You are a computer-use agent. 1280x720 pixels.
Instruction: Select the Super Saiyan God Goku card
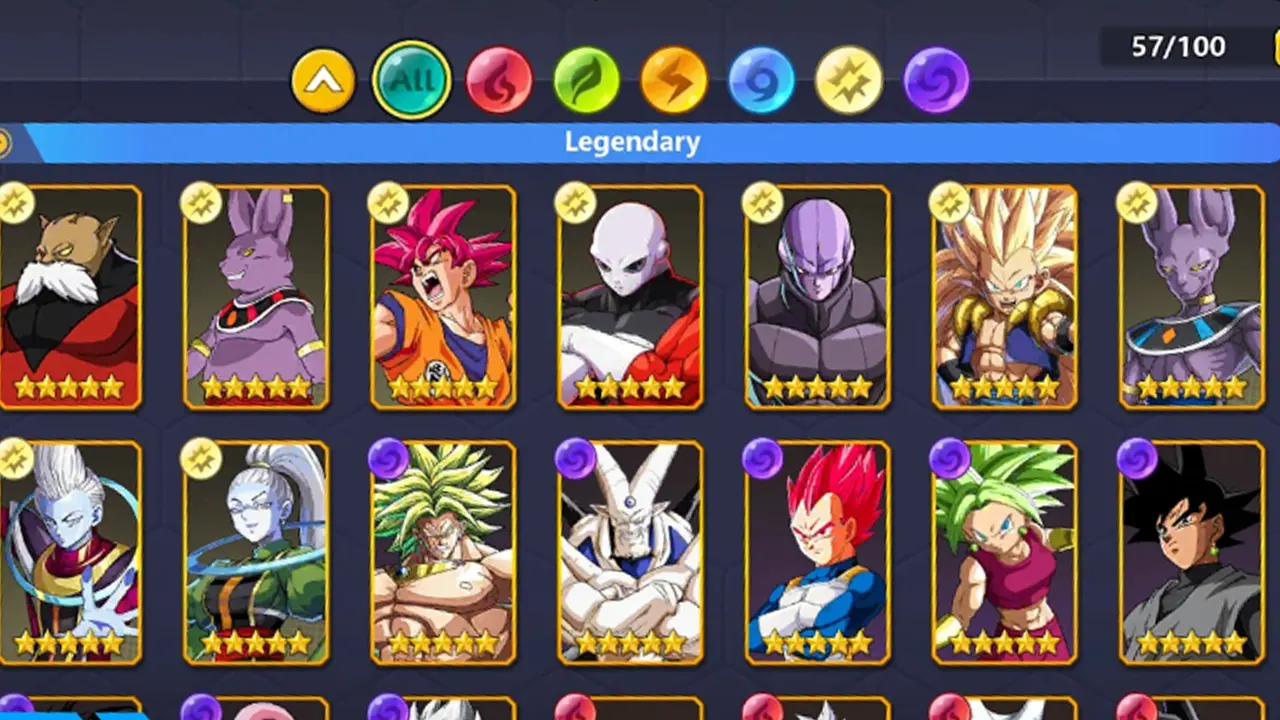[x=443, y=295]
